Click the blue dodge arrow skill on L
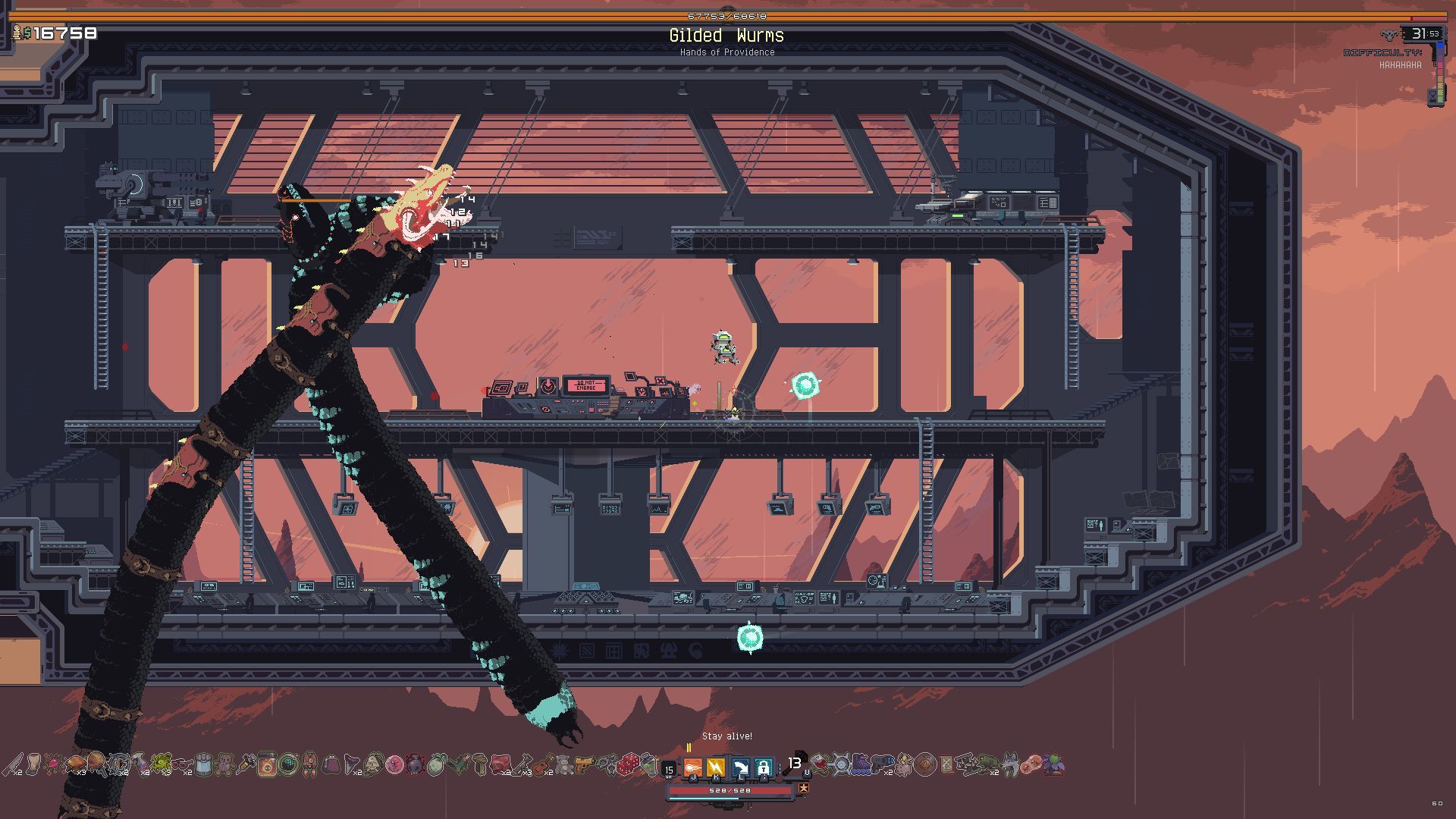 (x=741, y=767)
